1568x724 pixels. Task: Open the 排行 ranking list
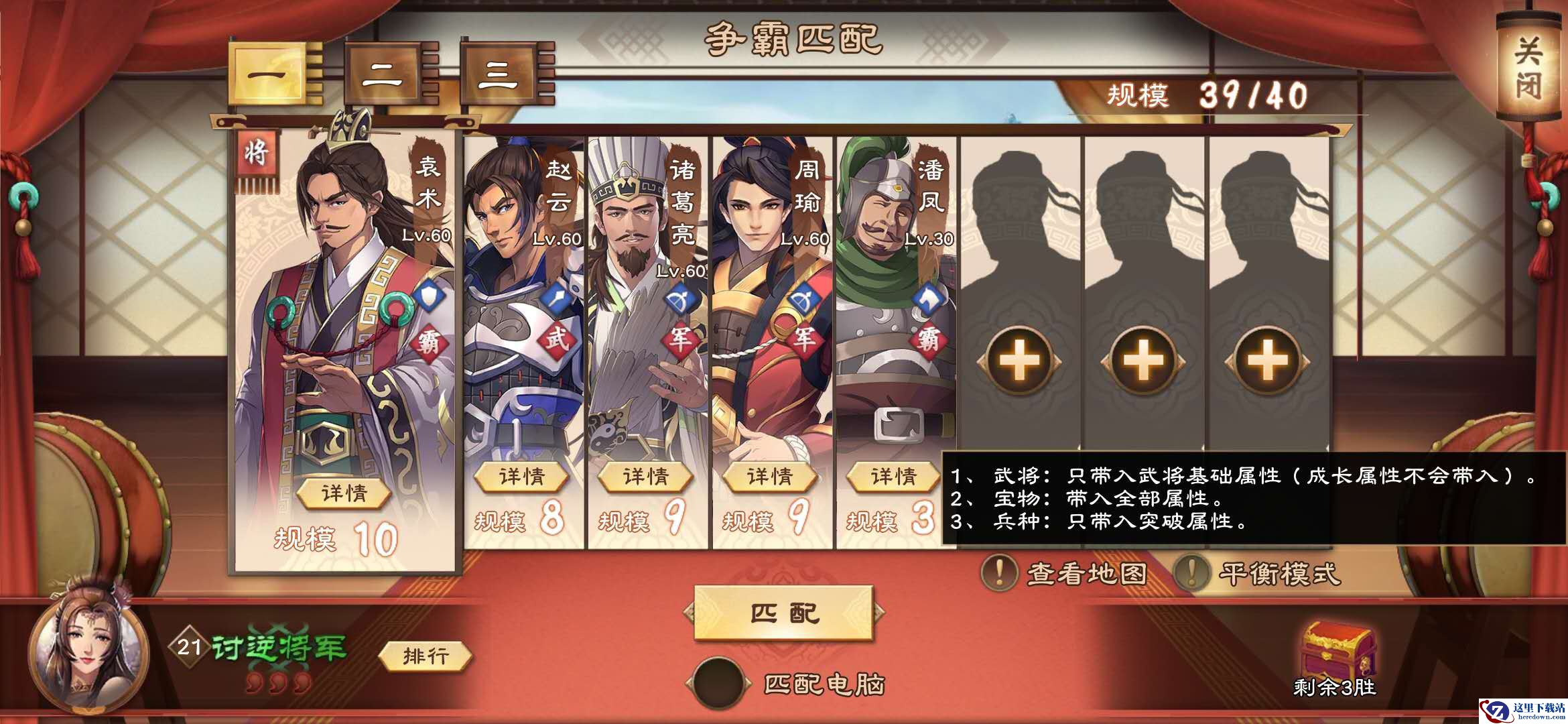click(426, 656)
